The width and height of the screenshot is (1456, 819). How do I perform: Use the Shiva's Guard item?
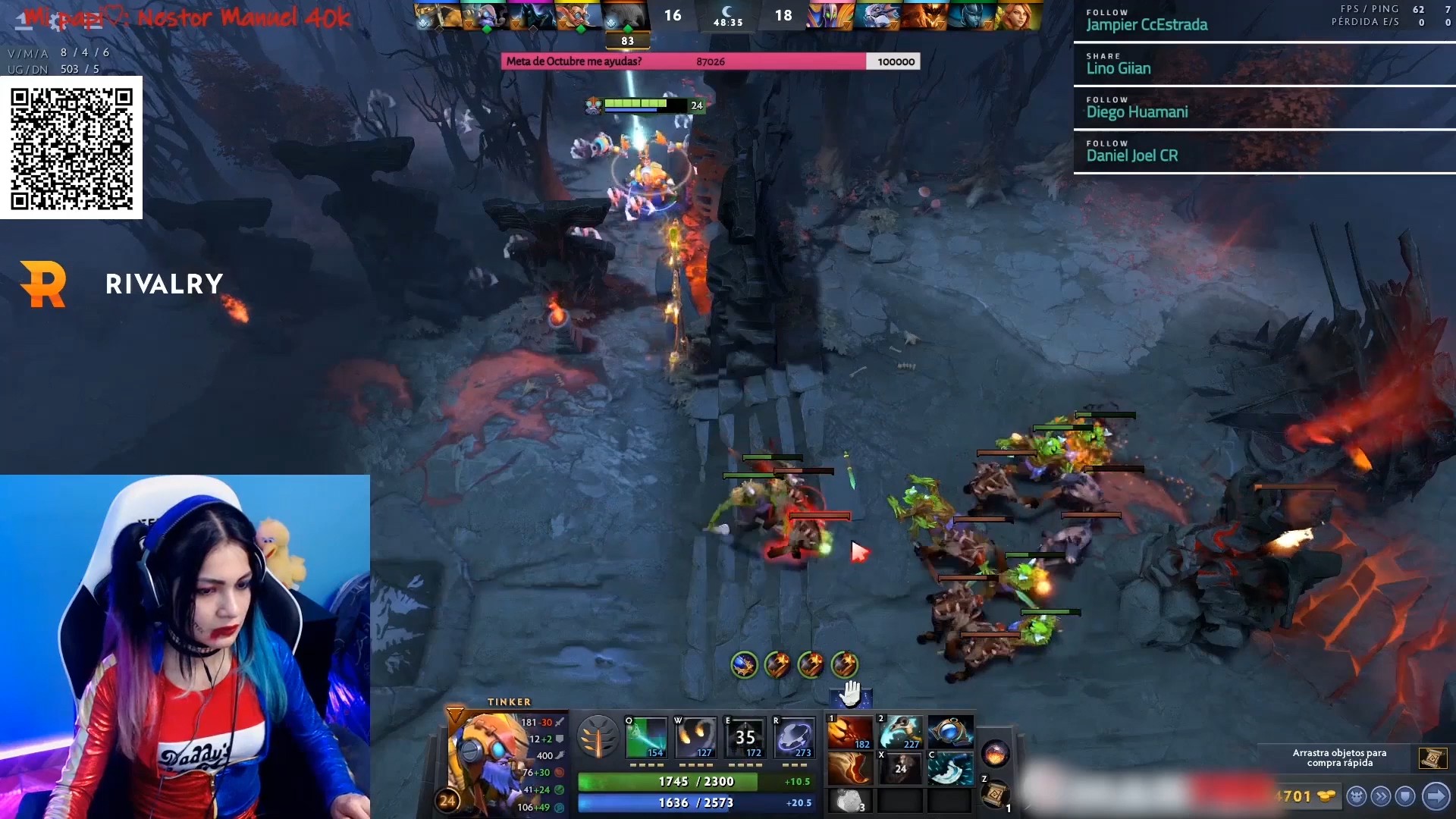(x=950, y=769)
